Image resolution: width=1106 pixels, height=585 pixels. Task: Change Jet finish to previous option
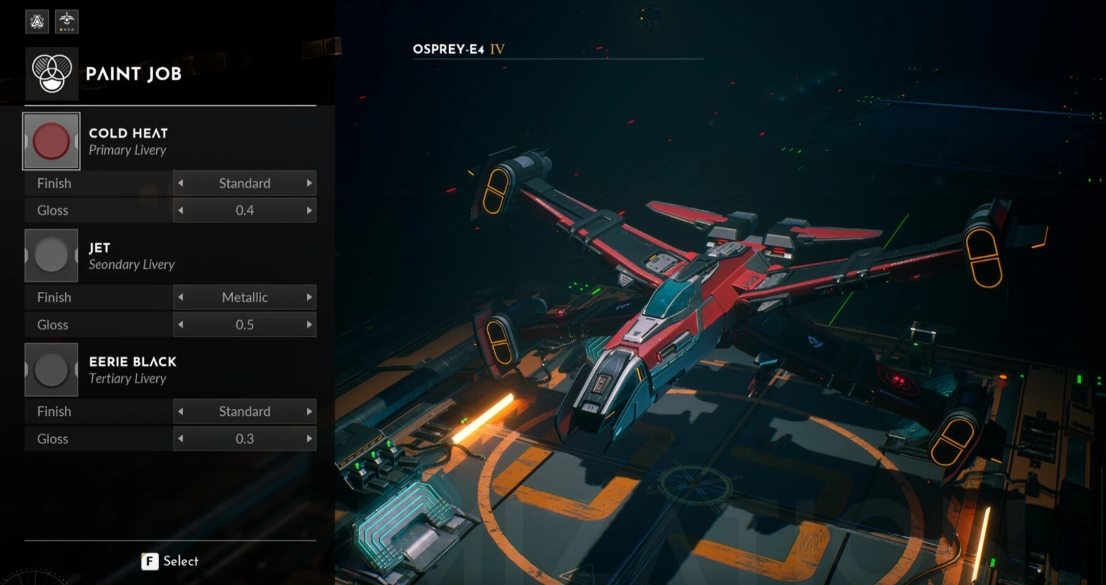(x=180, y=298)
